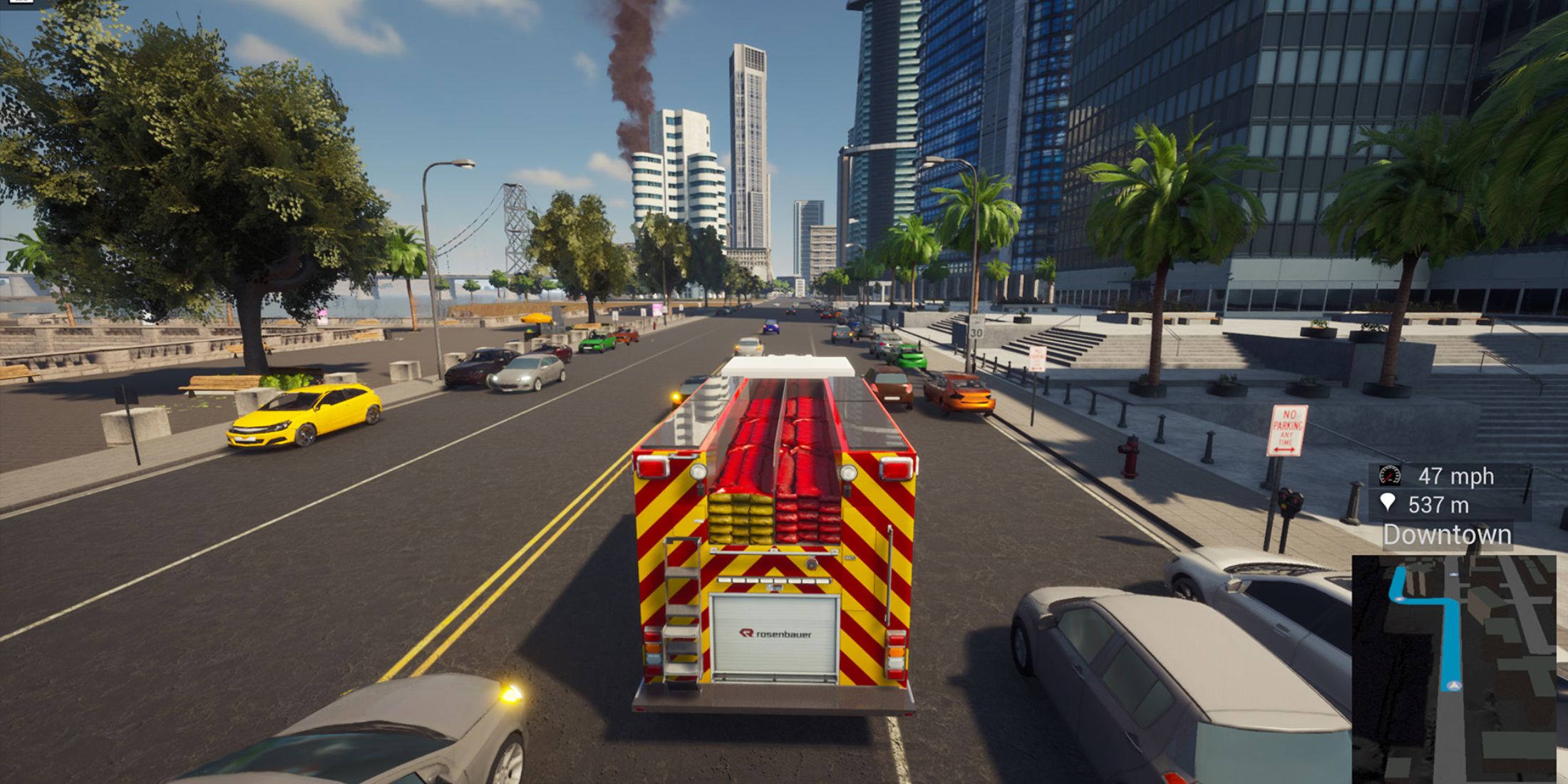Click the No Parking Any Time sign

point(1287,431)
